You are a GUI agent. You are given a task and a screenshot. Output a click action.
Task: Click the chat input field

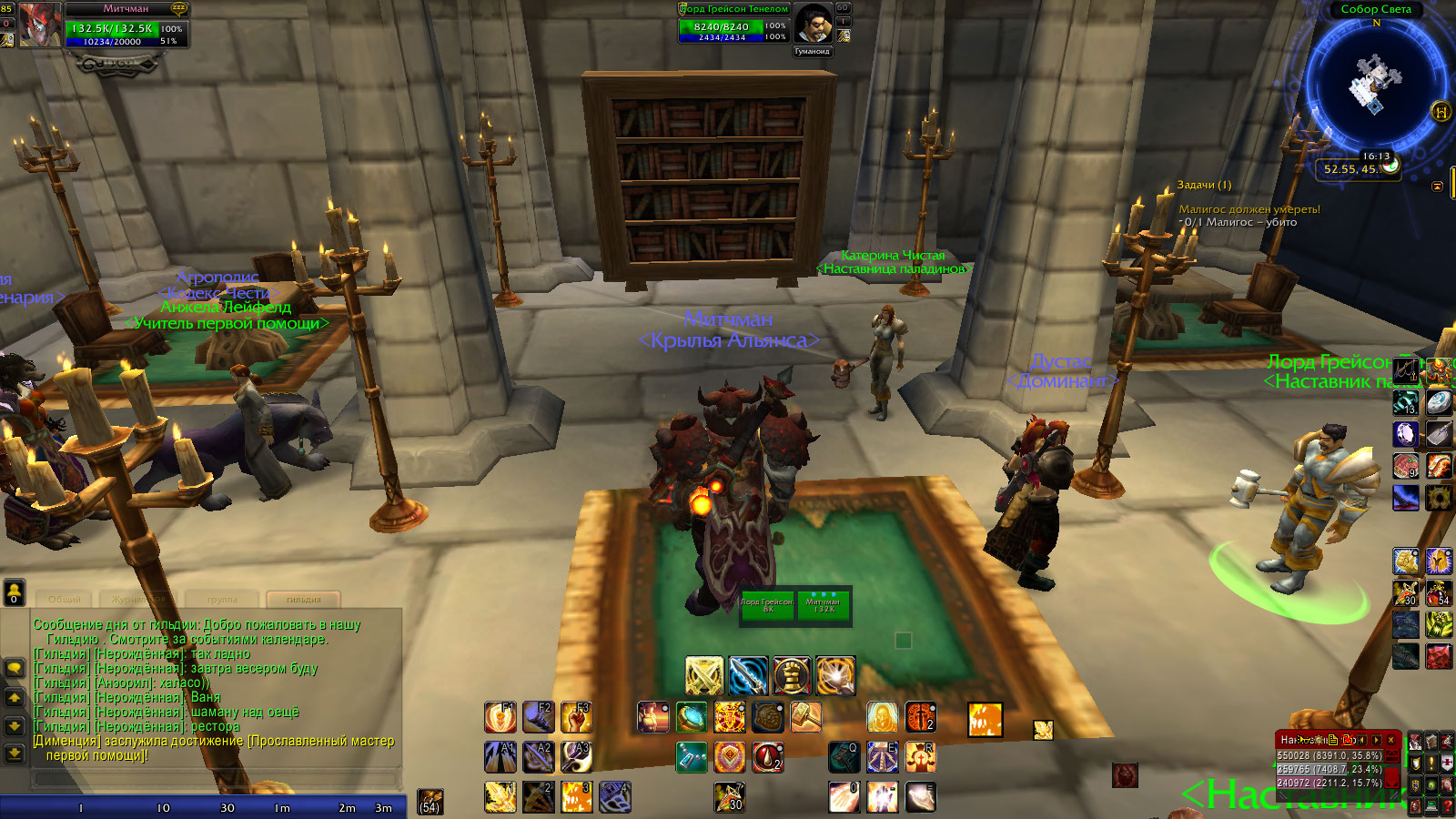tap(217, 779)
